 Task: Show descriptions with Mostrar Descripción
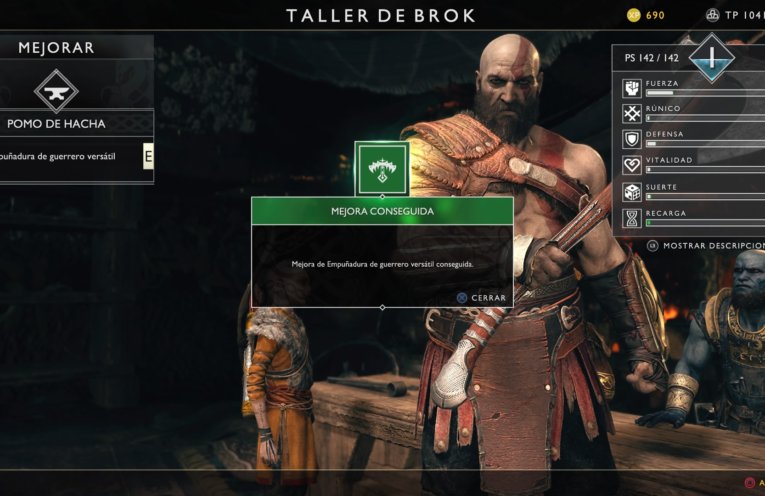(704, 245)
